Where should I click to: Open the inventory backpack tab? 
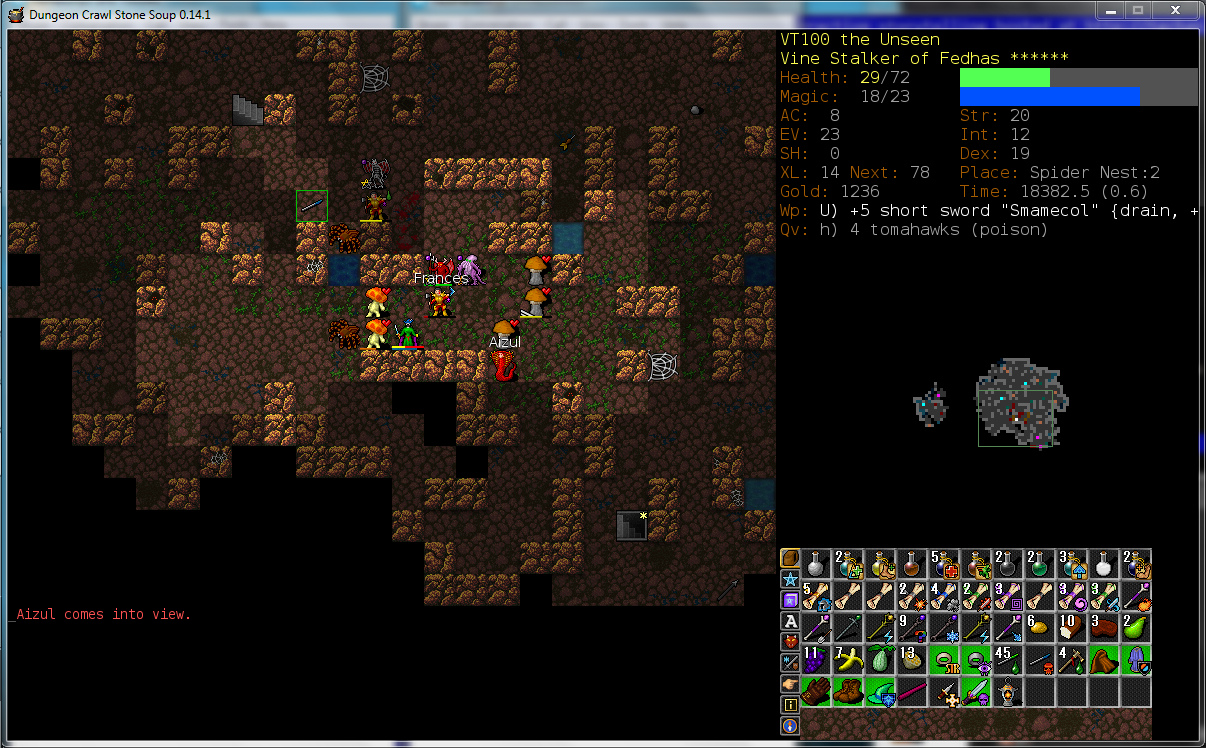(x=790, y=559)
